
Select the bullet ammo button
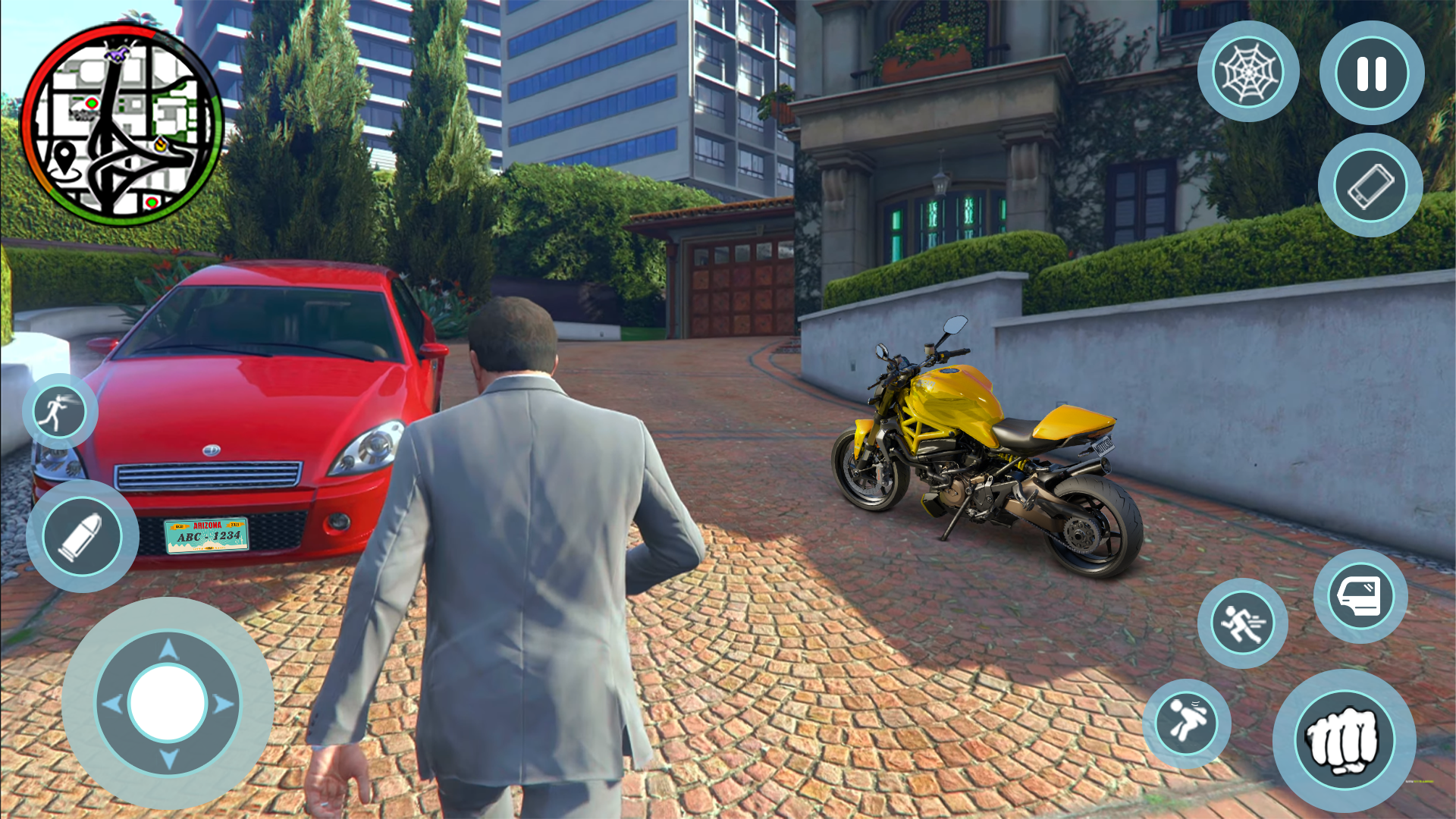click(82, 536)
